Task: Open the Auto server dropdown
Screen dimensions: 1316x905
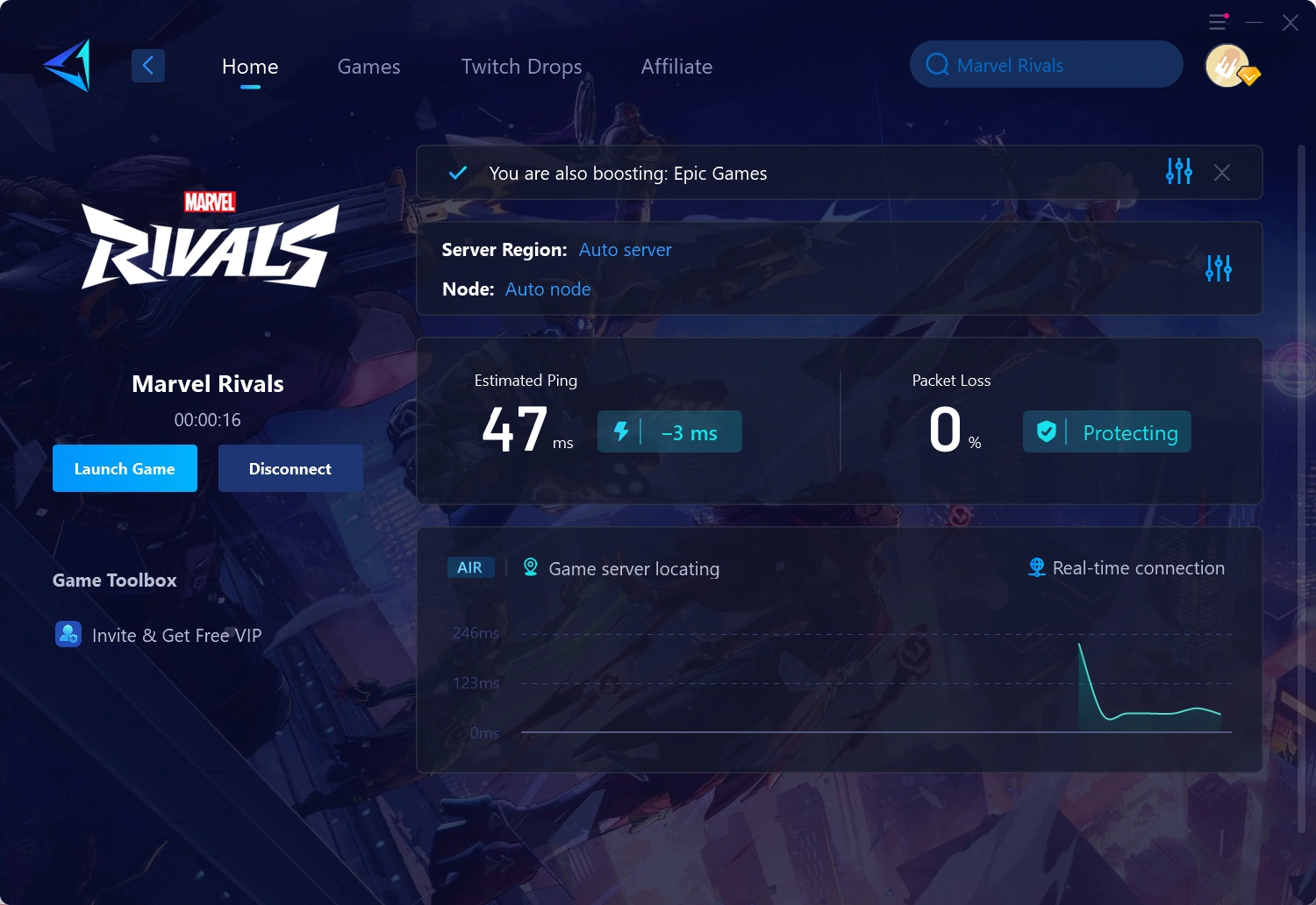Action: tap(625, 250)
